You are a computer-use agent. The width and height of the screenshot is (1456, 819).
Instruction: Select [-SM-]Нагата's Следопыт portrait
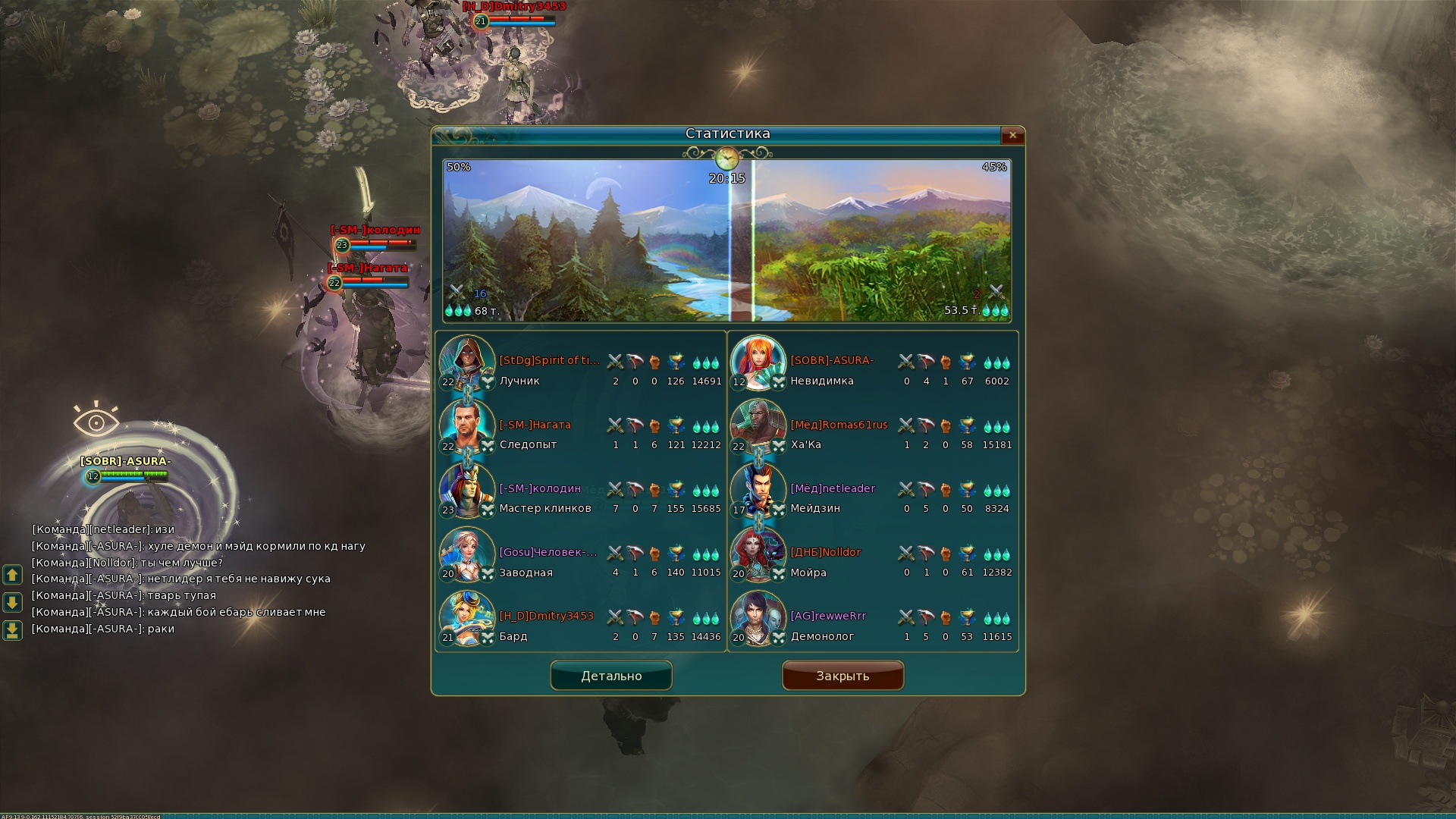(x=467, y=426)
